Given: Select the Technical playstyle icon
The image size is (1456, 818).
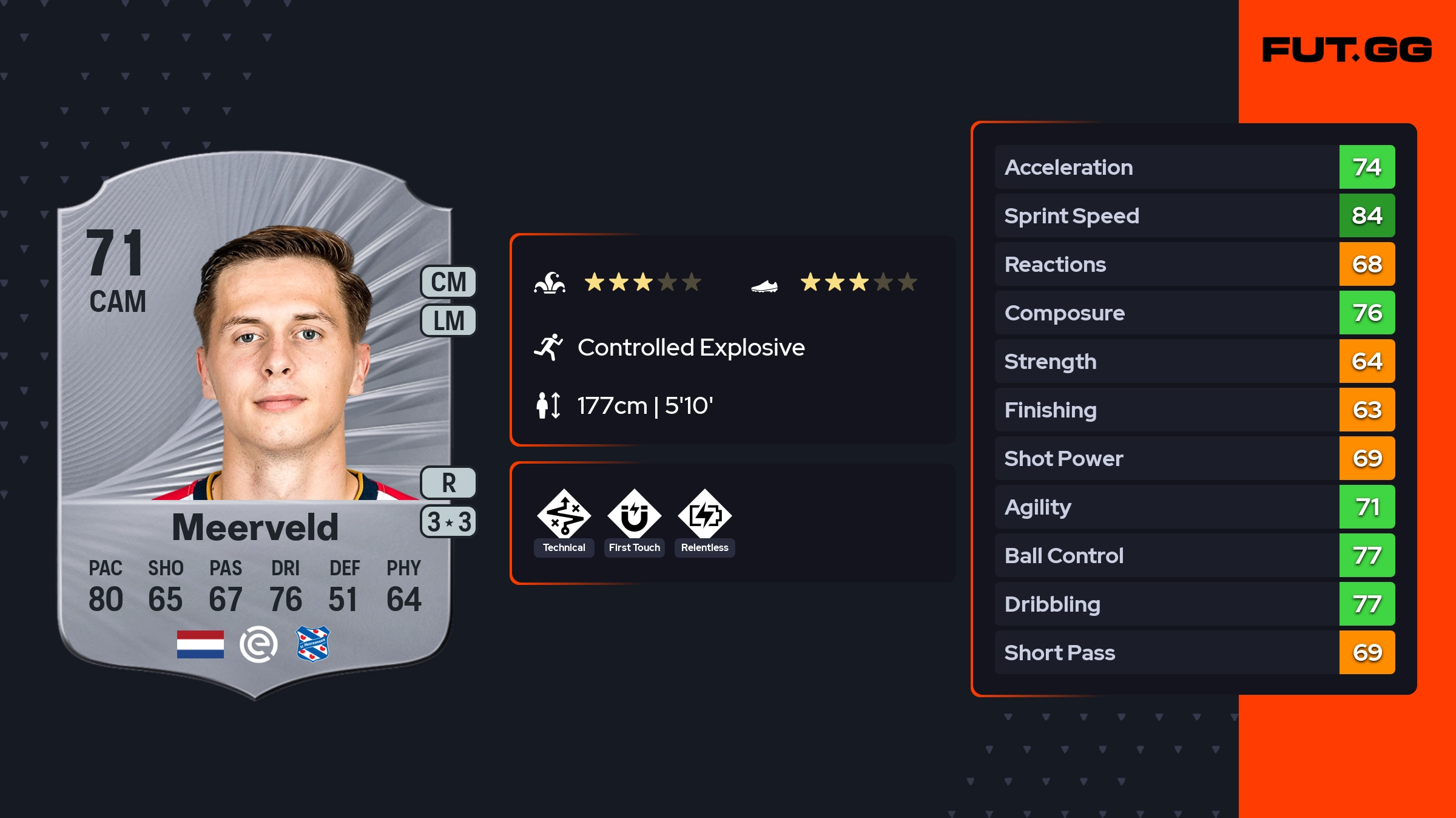Looking at the screenshot, I should click(564, 515).
